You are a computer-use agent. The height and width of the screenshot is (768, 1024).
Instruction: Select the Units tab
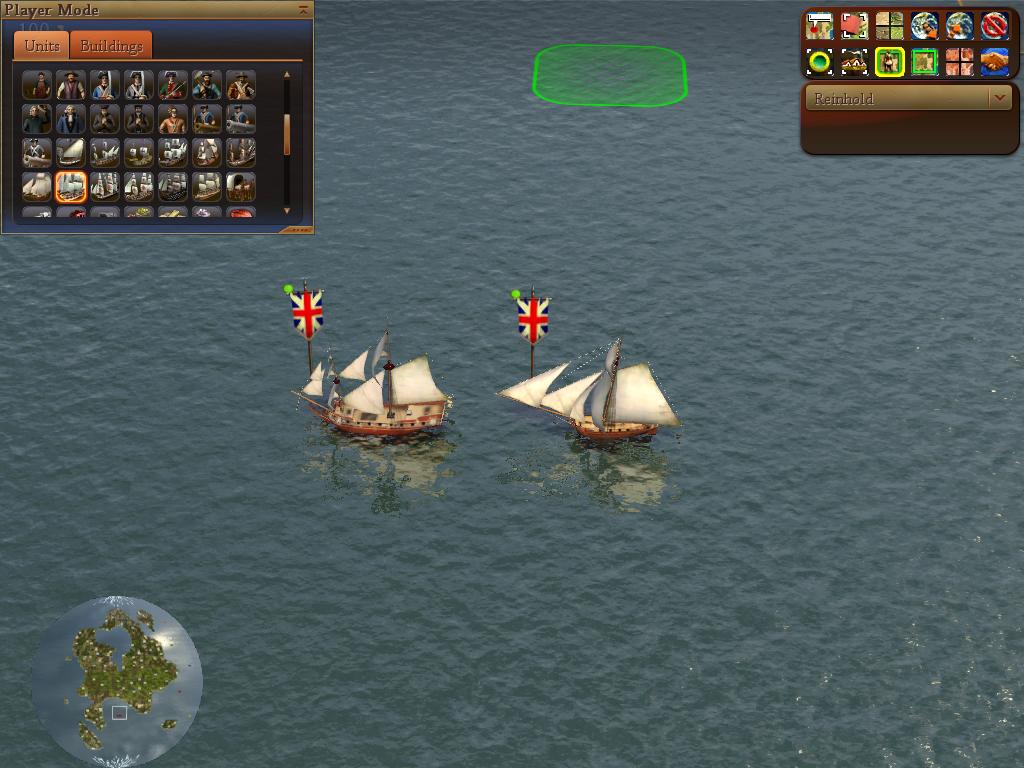click(x=42, y=46)
